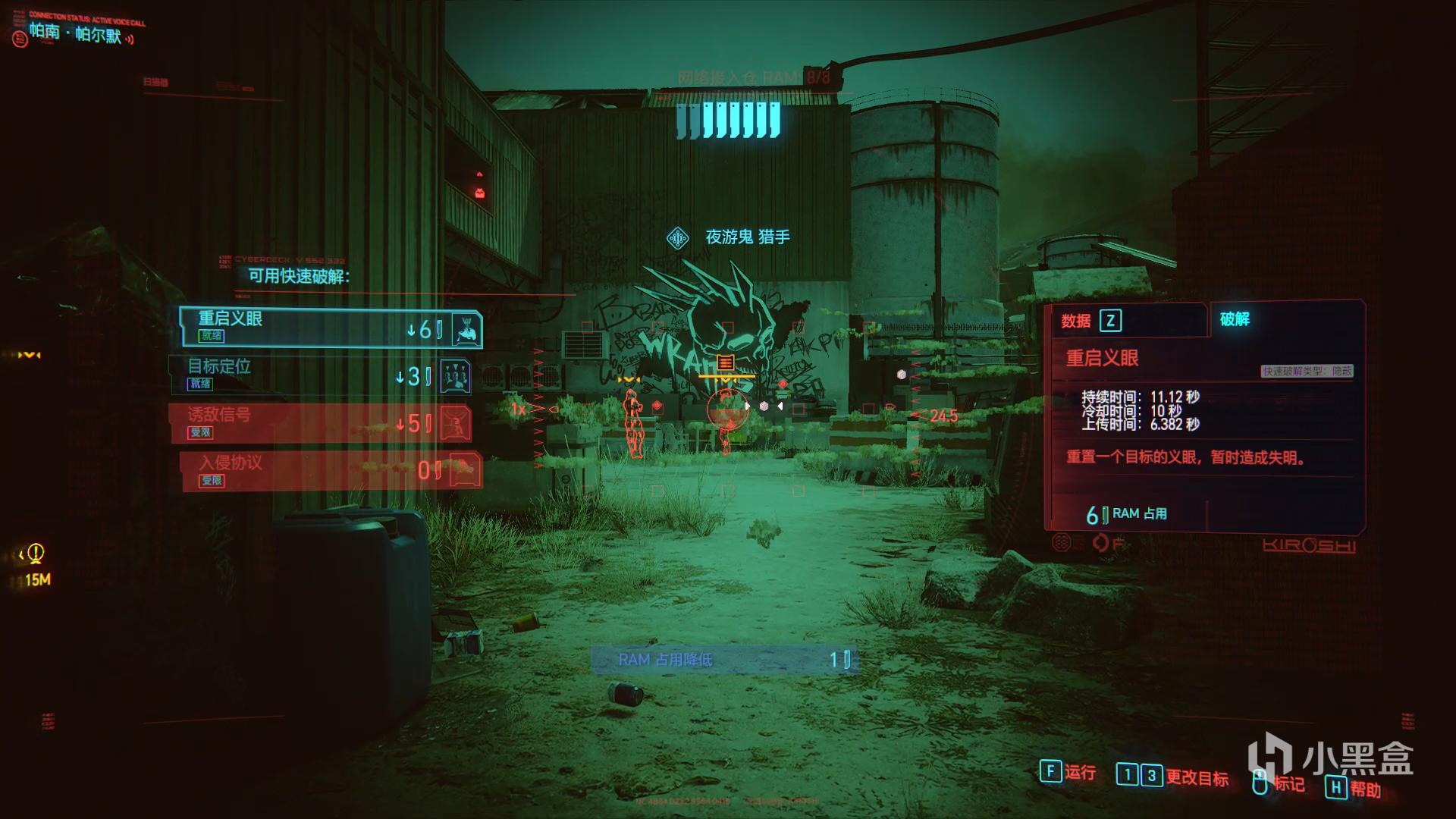Select the 重启义眼 quickhack

(331, 328)
